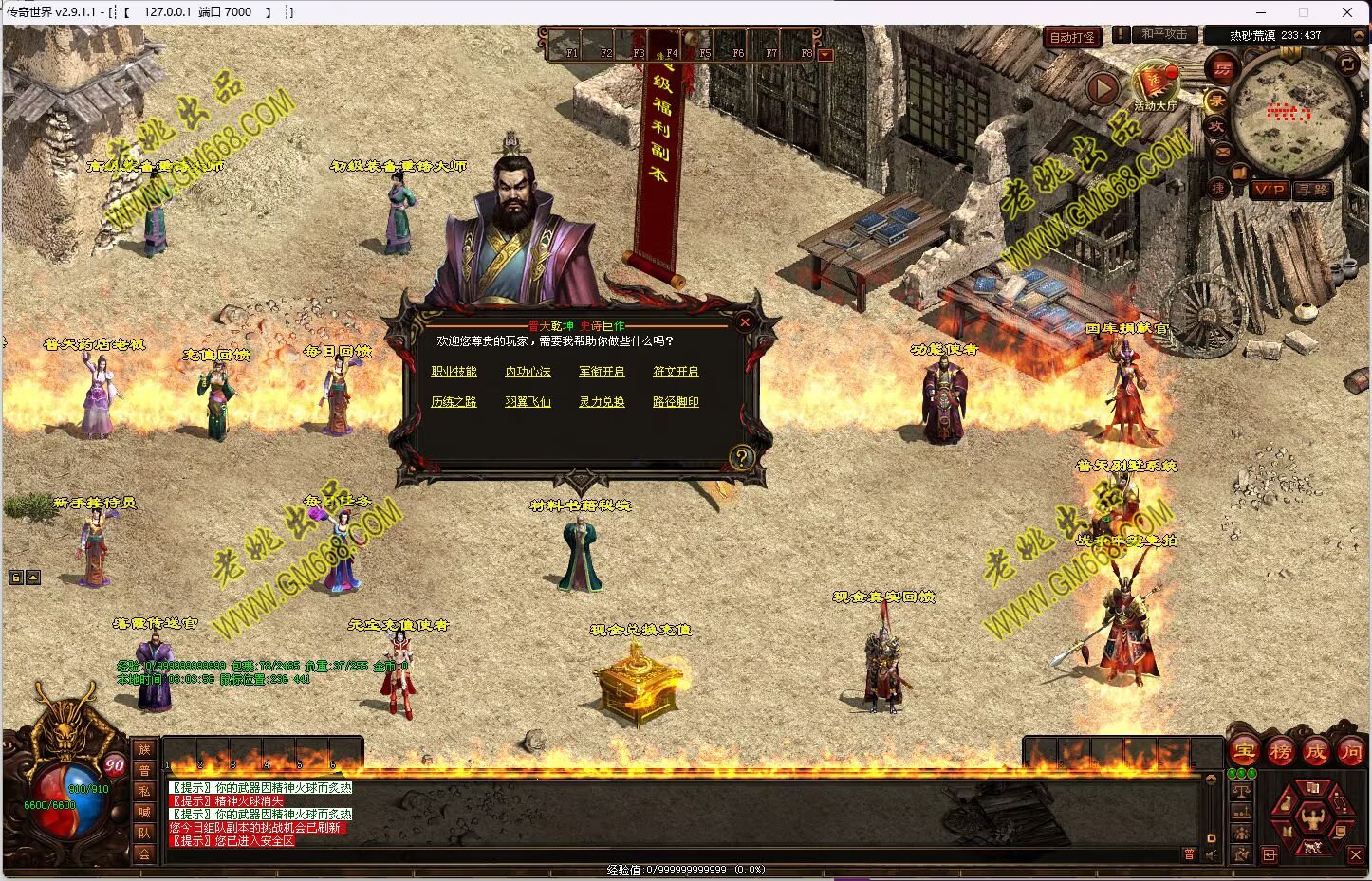
Task: Click the dialog's question mark help icon
Action: click(x=741, y=458)
